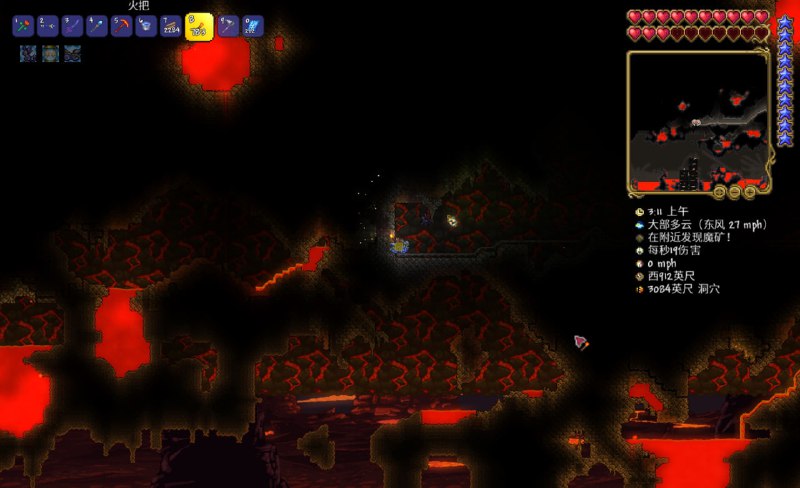Image resolution: width=800 pixels, height=488 pixels.
Task: Zoom in the minimap with plus button
Action: pos(750,190)
